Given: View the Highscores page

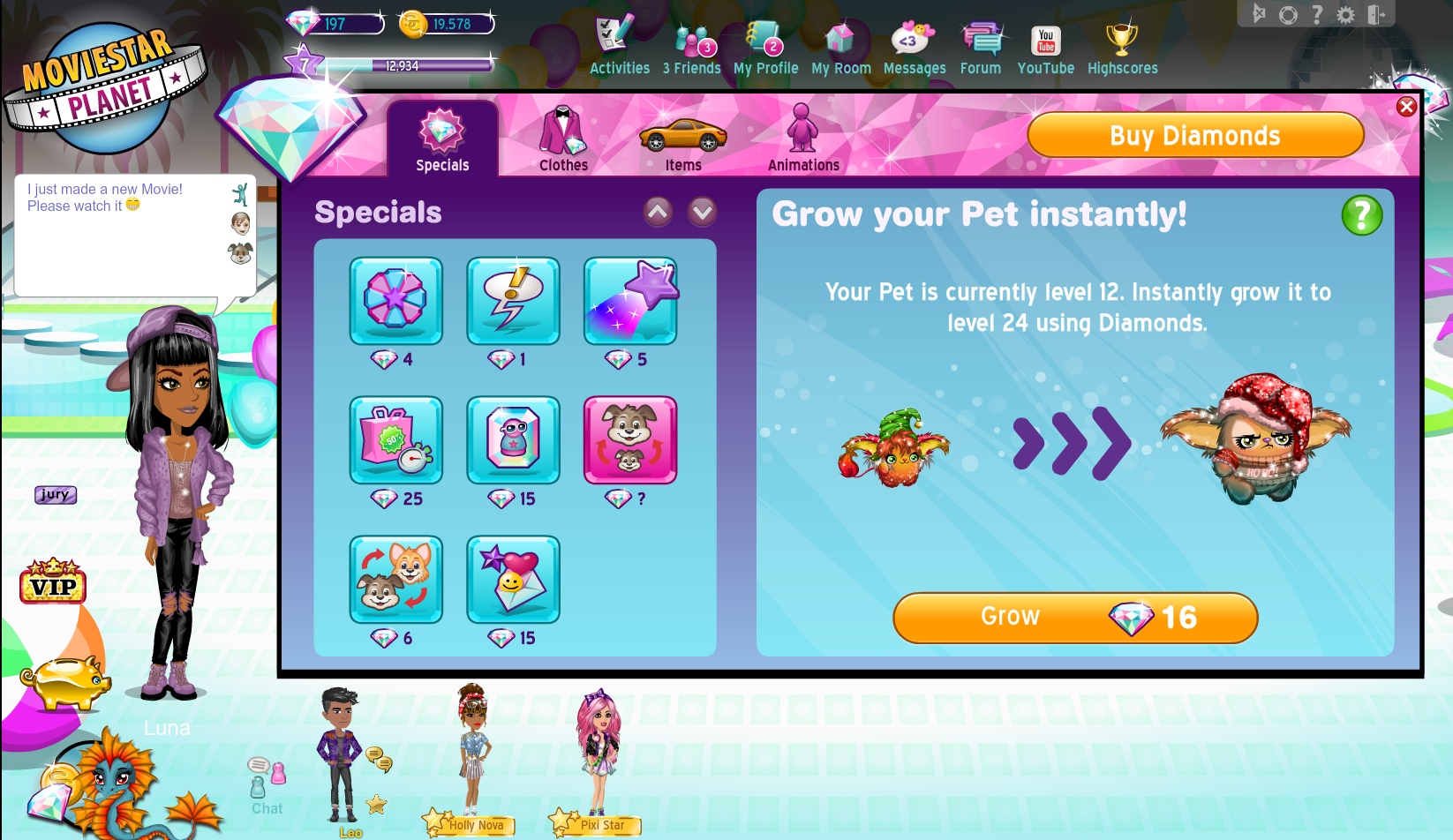Looking at the screenshot, I should click(1122, 49).
